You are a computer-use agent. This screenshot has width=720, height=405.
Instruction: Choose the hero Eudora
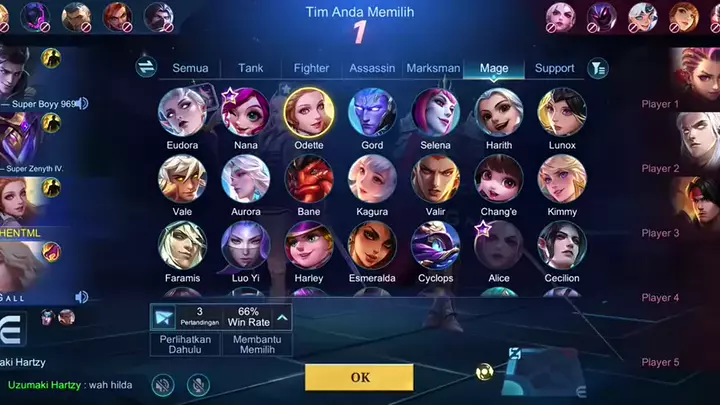pos(182,112)
